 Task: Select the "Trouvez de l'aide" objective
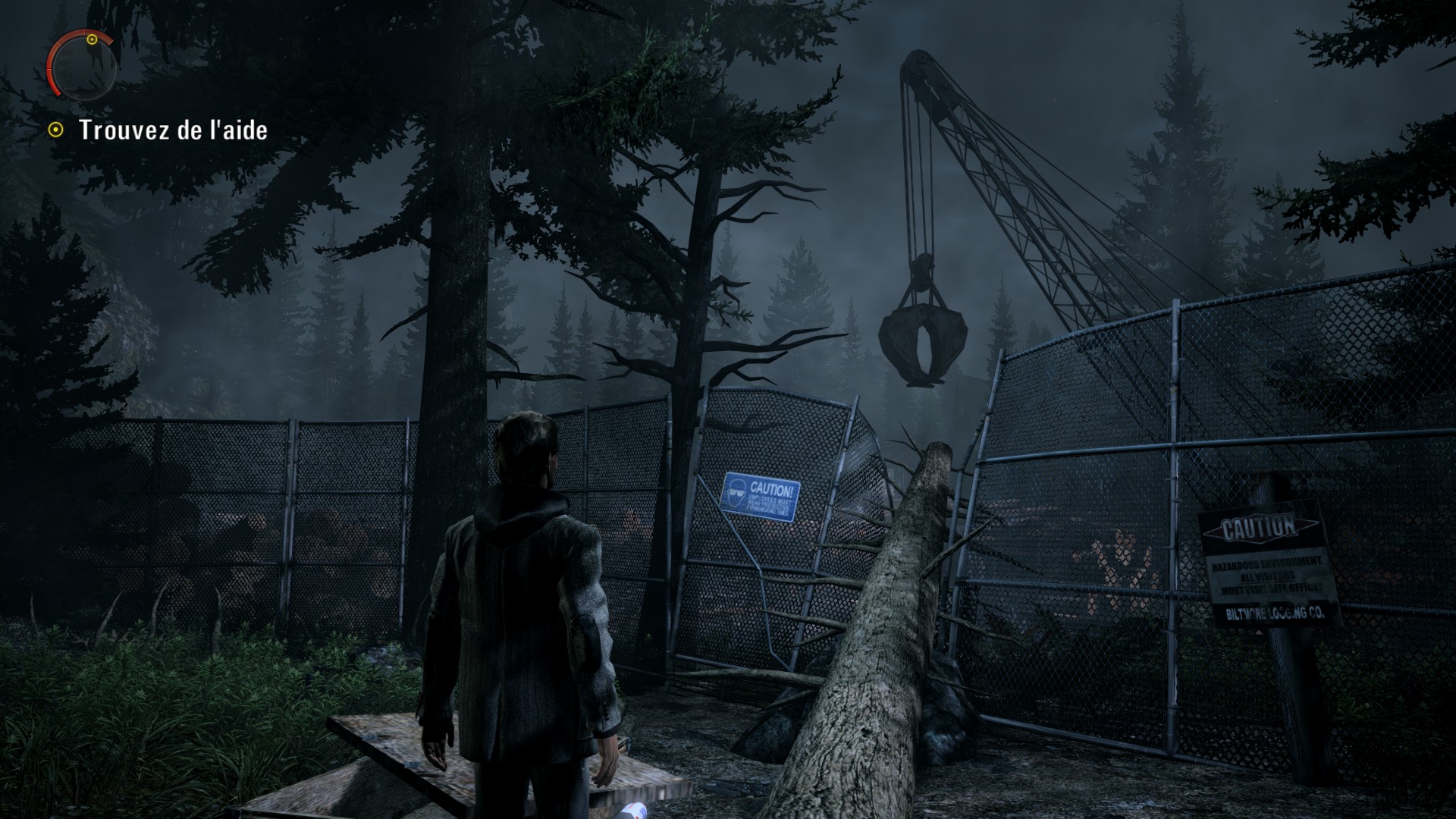point(173,130)
